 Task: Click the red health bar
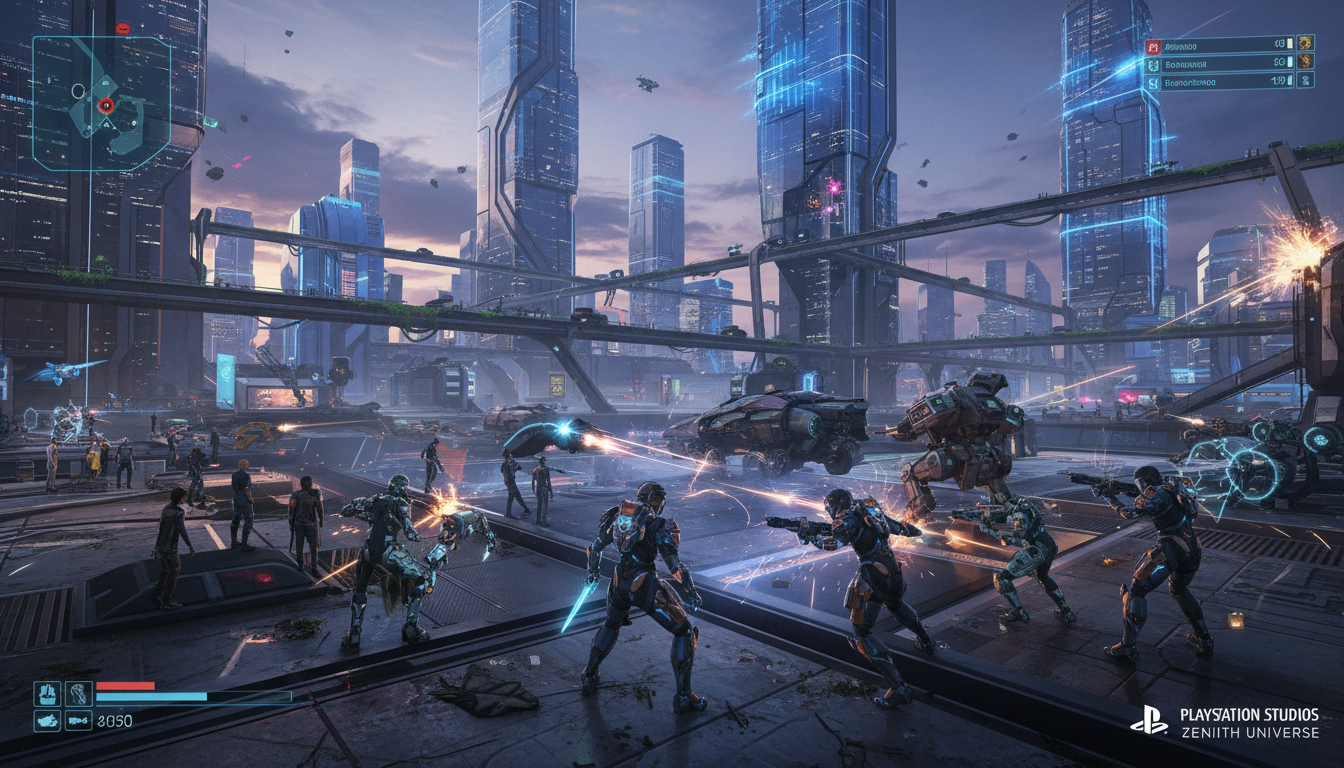point(123,687)
